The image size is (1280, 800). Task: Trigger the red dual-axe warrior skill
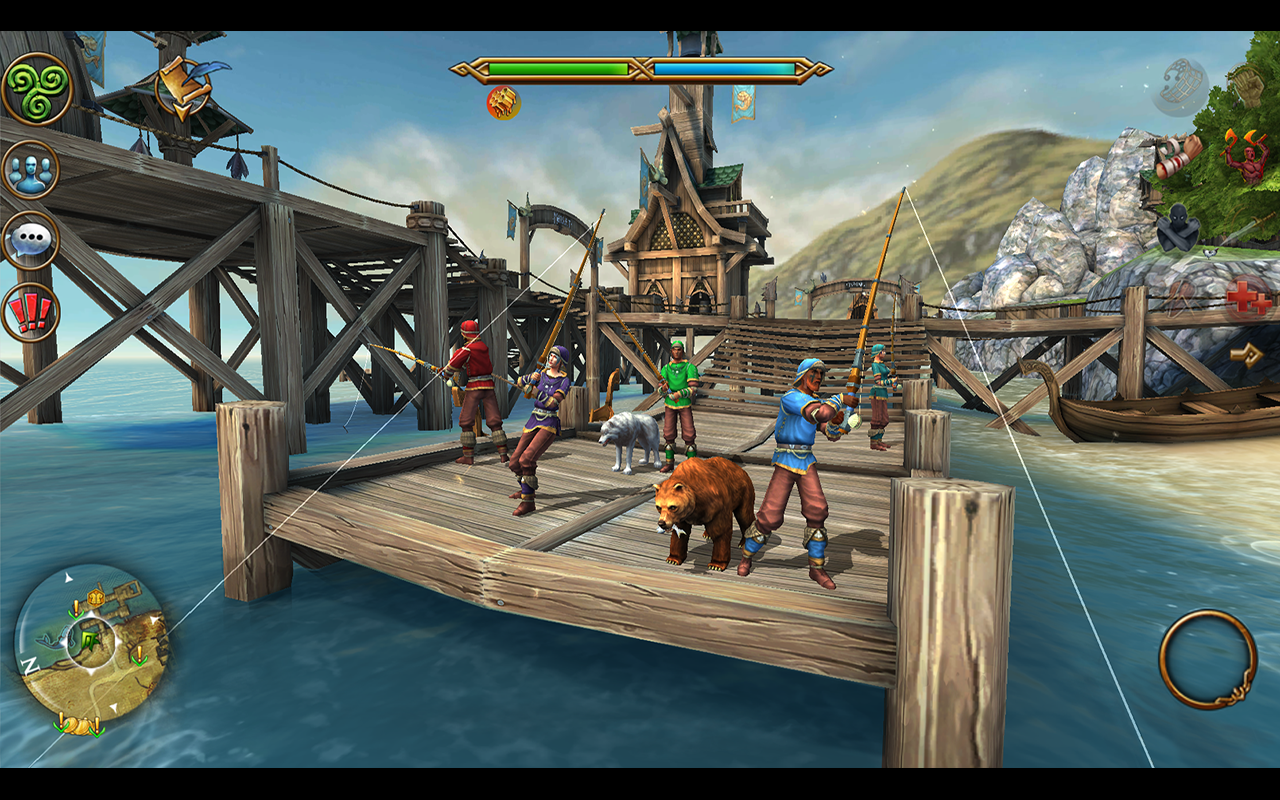click(x=1245, y=155)
